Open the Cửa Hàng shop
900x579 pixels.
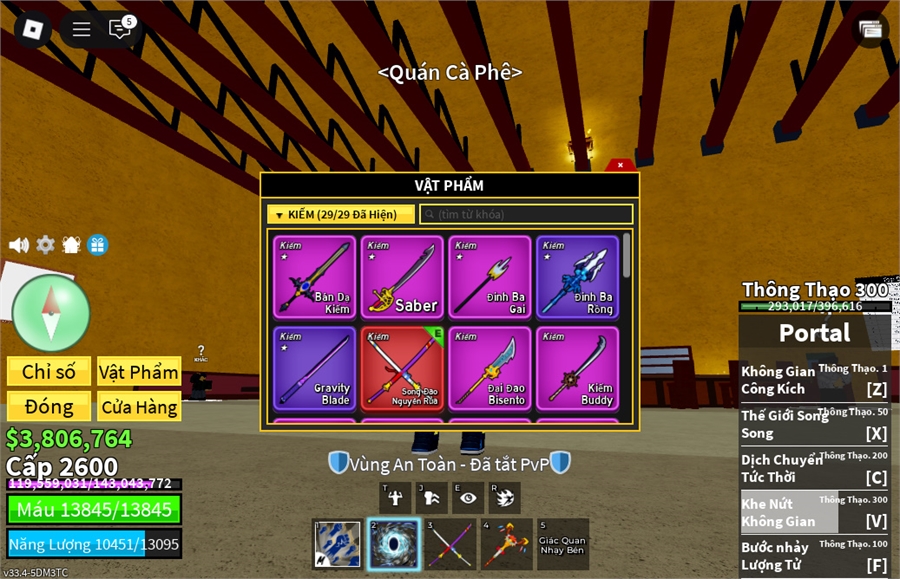[139, 407]
